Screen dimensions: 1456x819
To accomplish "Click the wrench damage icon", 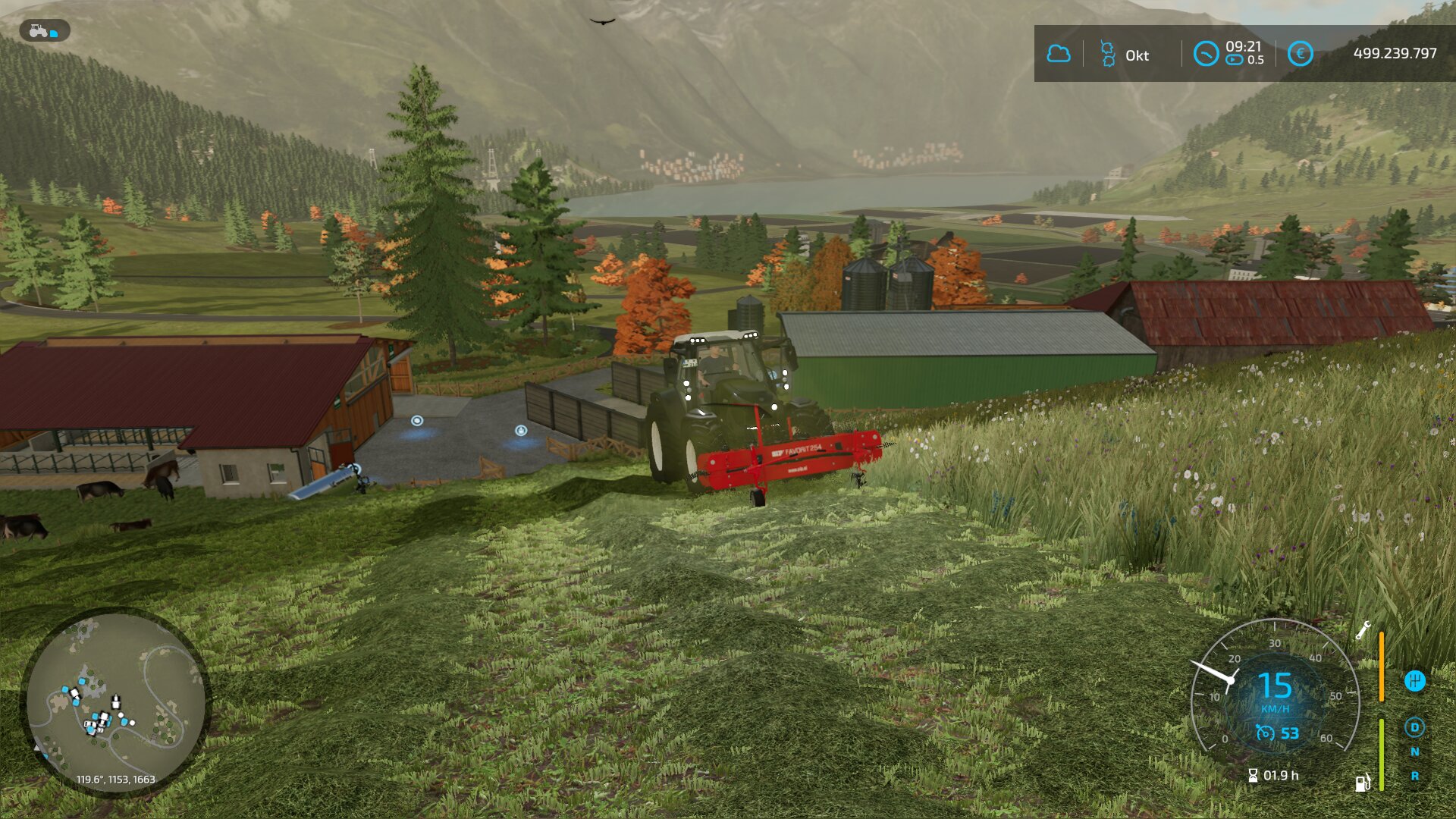I will pos(1363,630).
